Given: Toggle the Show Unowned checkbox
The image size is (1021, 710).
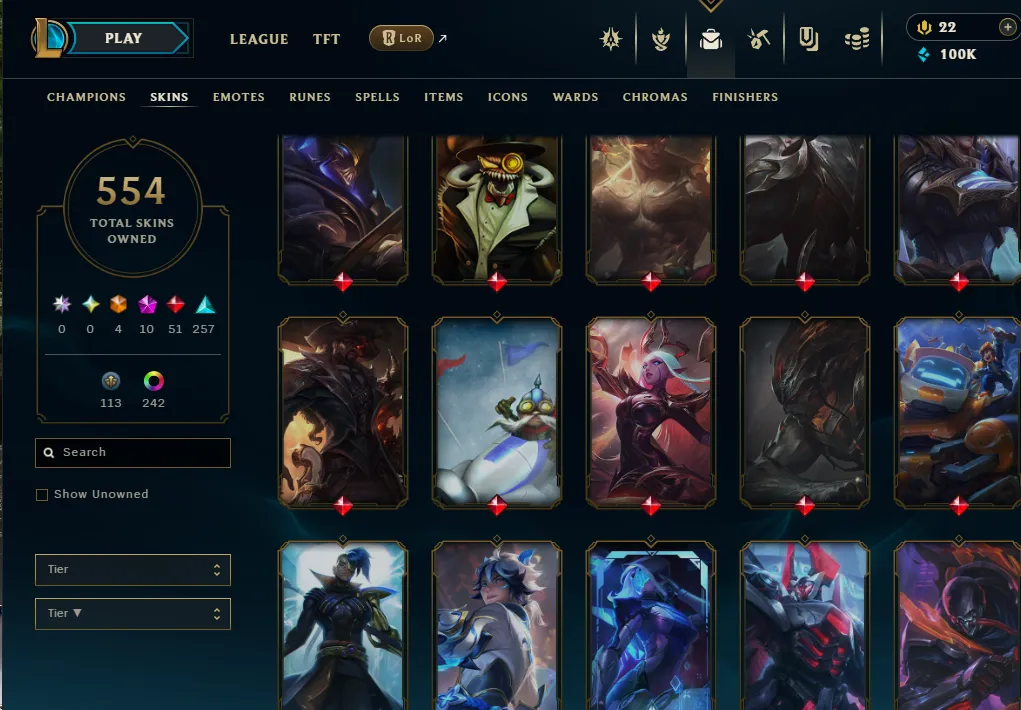Looking at the screenshot, I should [x=42, y=494].
